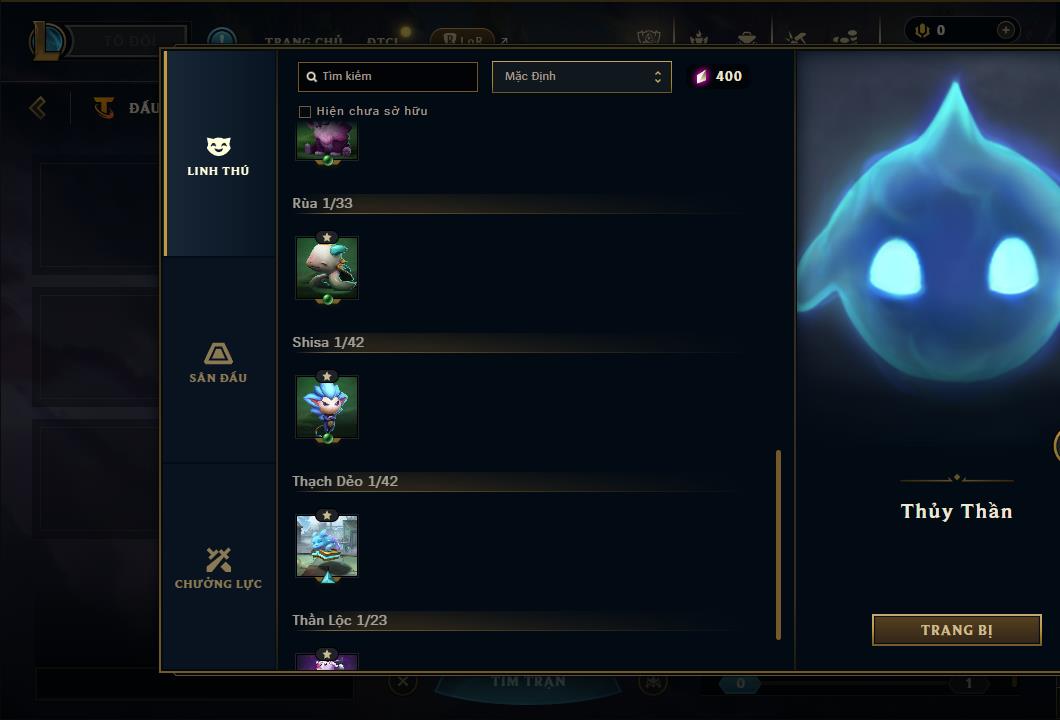Click the little legend list scrollbar
Image resolution: width=1060 pixels, height=720 pixels.
pyautogui.click(x=778, y=544)
